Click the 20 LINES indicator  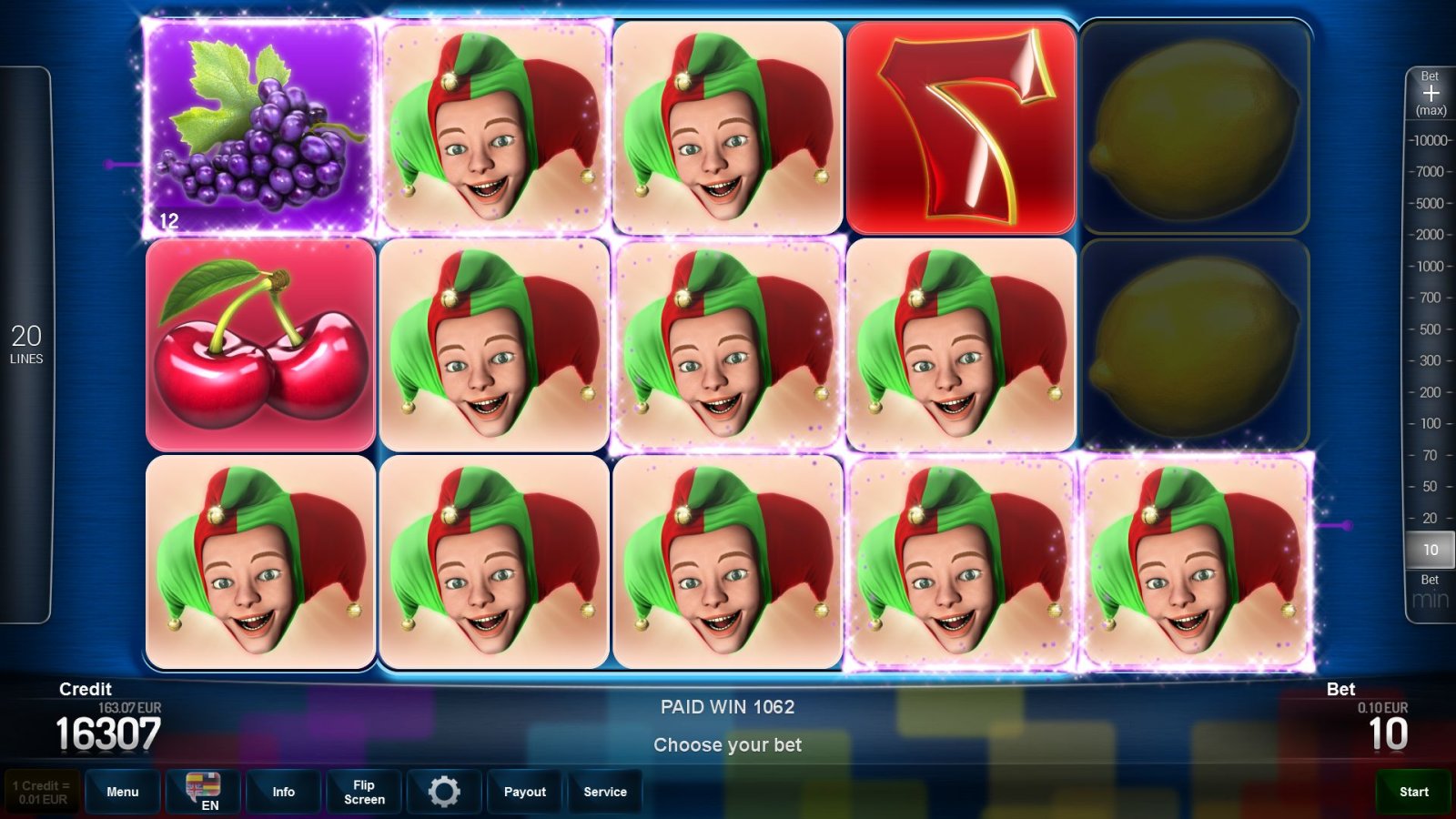28,344
